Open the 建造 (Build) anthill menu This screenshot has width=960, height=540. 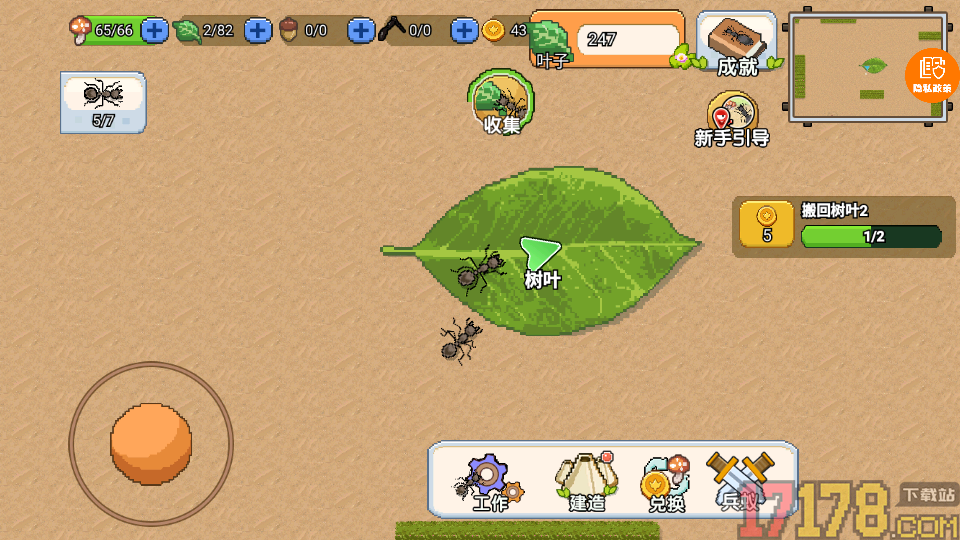tap(586, 482)
